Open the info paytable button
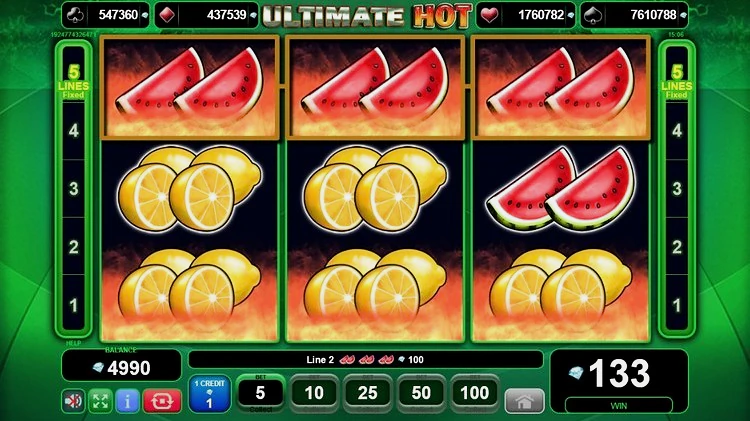This screenshot has height=421, width=750. coord(129,401)
